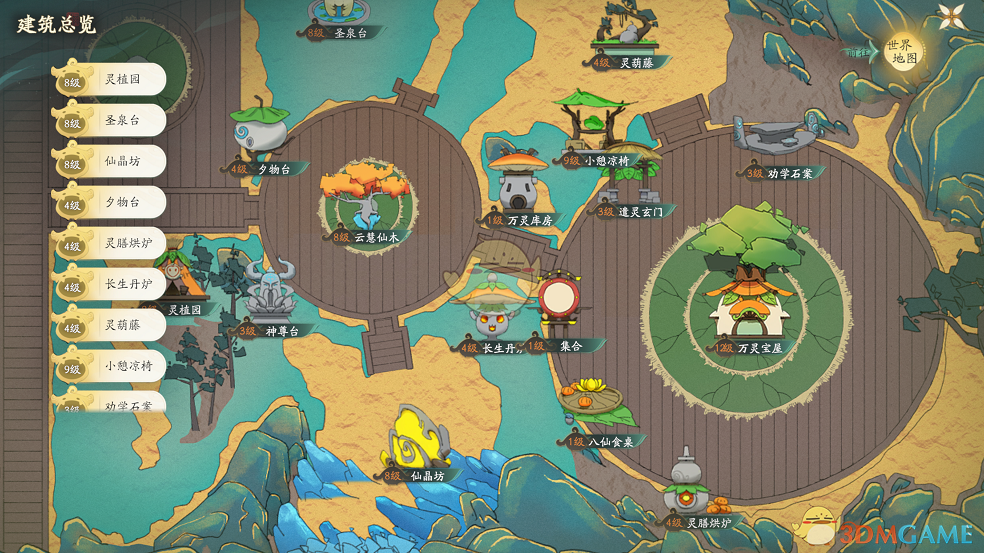Click the 遣灵玄门 map label

[634, 211]
